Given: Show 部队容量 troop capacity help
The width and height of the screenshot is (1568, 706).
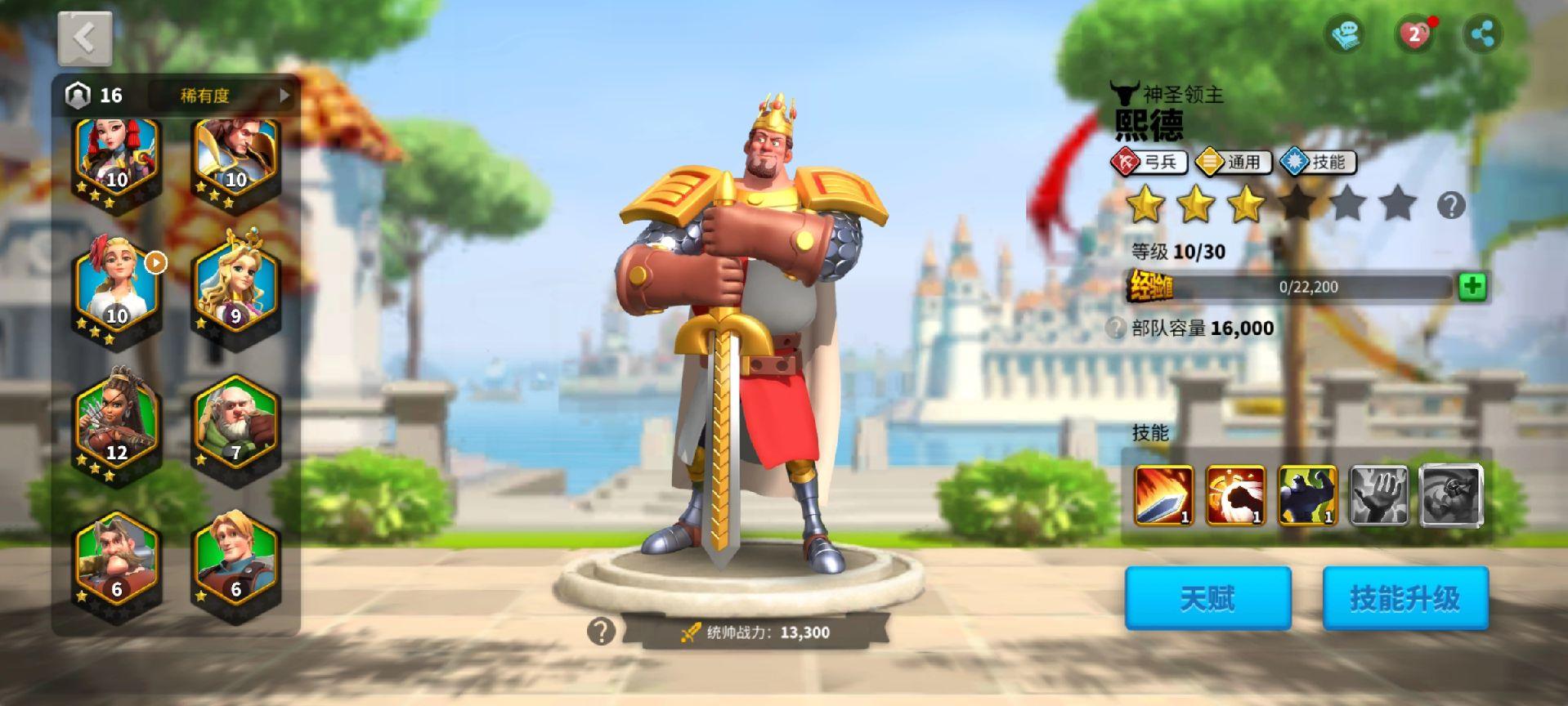Looking at the screenshot, I should point(1115,328).
